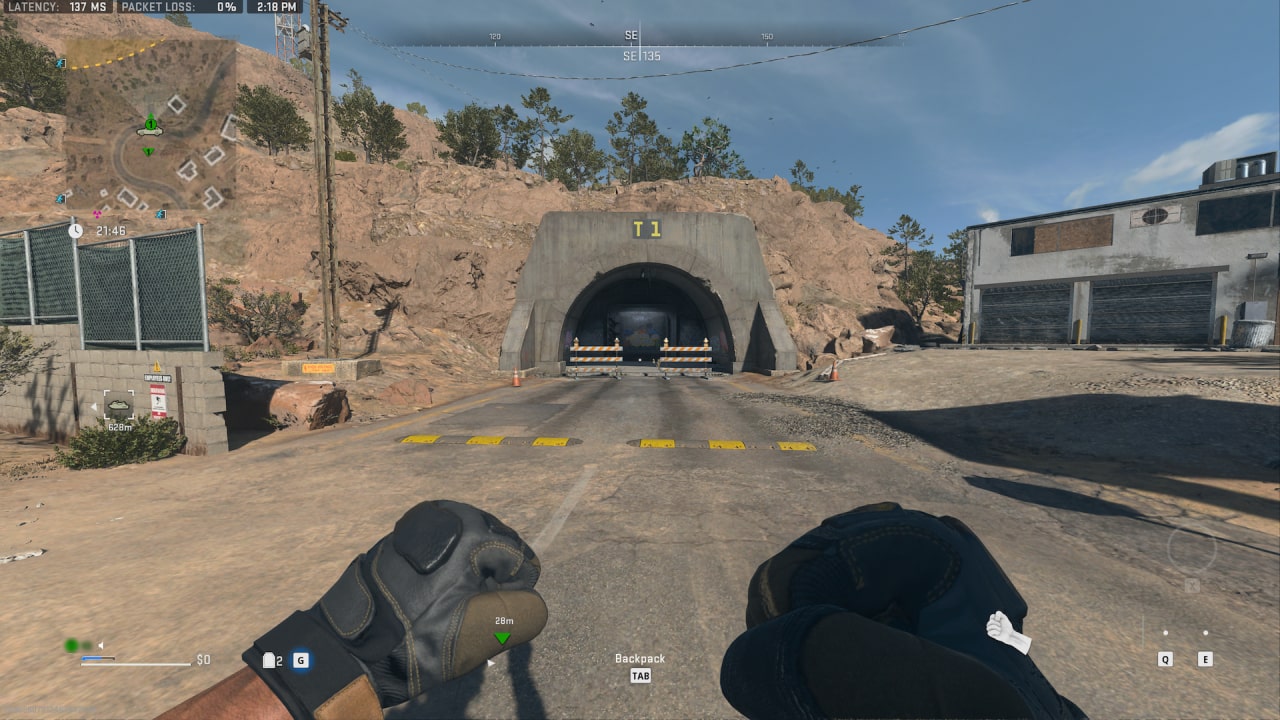
Task: Select the LATENCY readout in the status bar
Action: point(60,7)
